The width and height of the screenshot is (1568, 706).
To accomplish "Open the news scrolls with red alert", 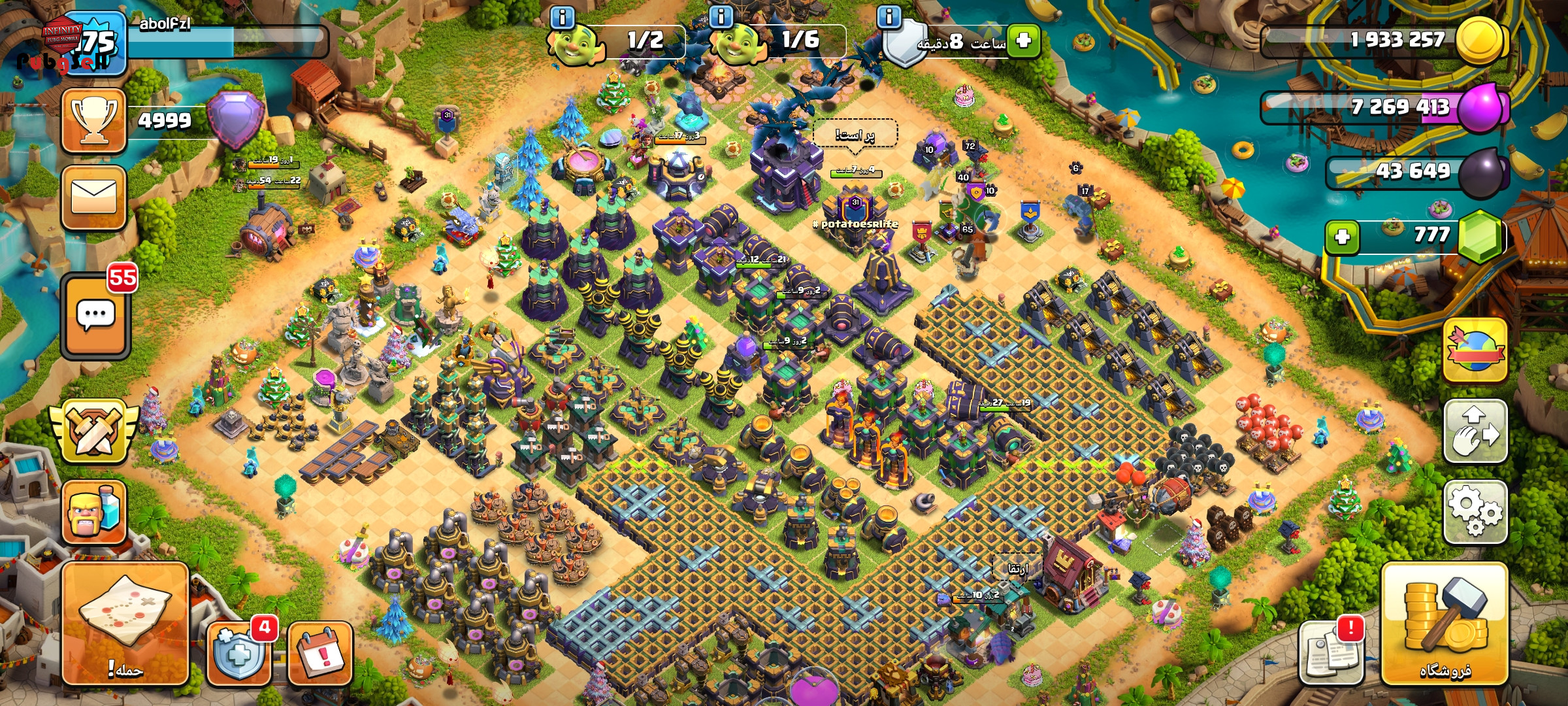I will [x=1333, y=653].
